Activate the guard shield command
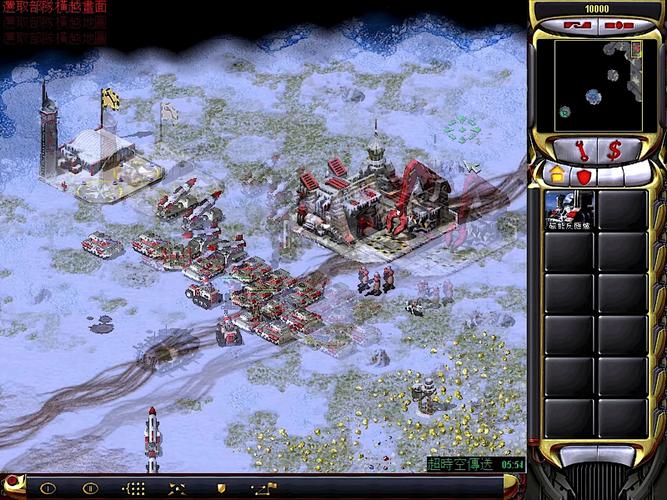The height and width of the screenshot is (500, 667). point(221,488)
